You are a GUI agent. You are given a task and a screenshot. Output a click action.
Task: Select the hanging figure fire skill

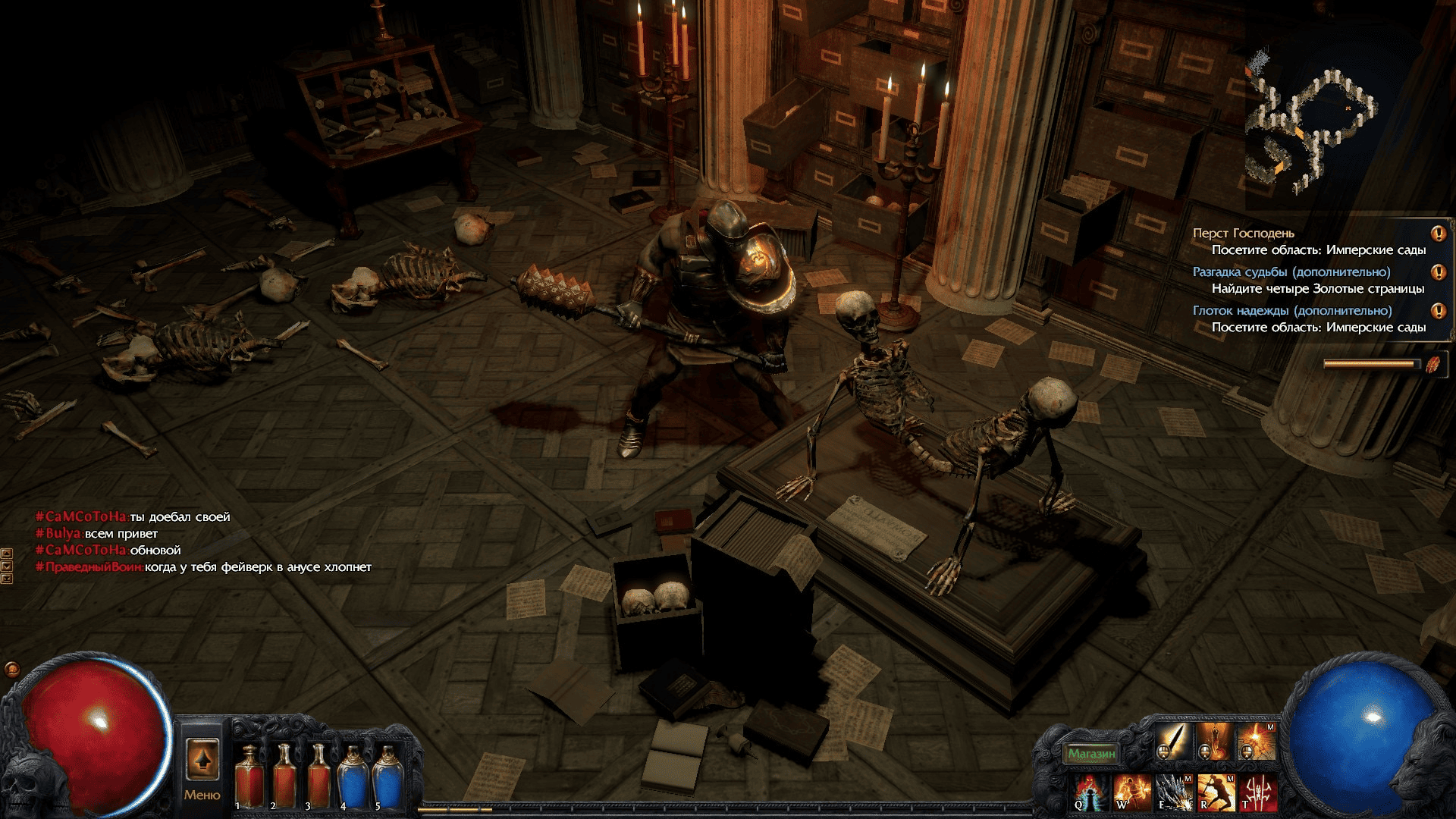1215,741
